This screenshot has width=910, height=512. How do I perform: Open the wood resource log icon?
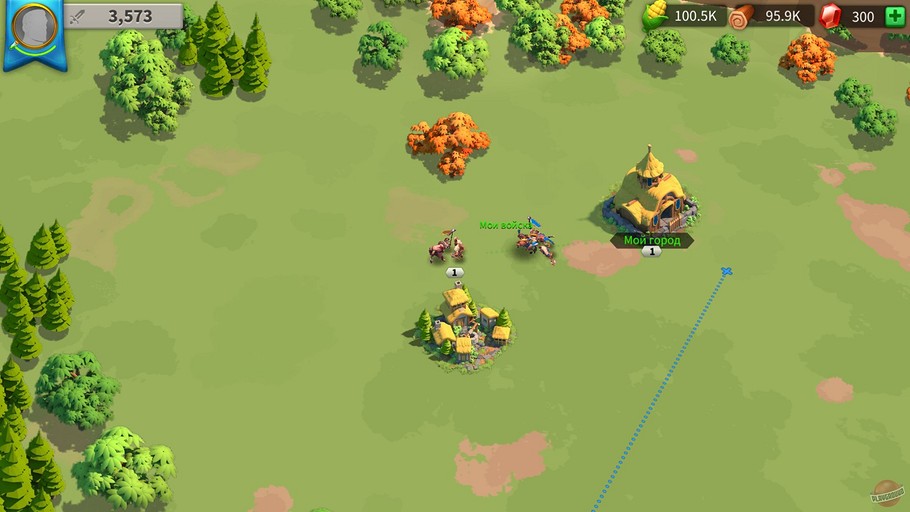pyautogui.click(x=740, y=16)
